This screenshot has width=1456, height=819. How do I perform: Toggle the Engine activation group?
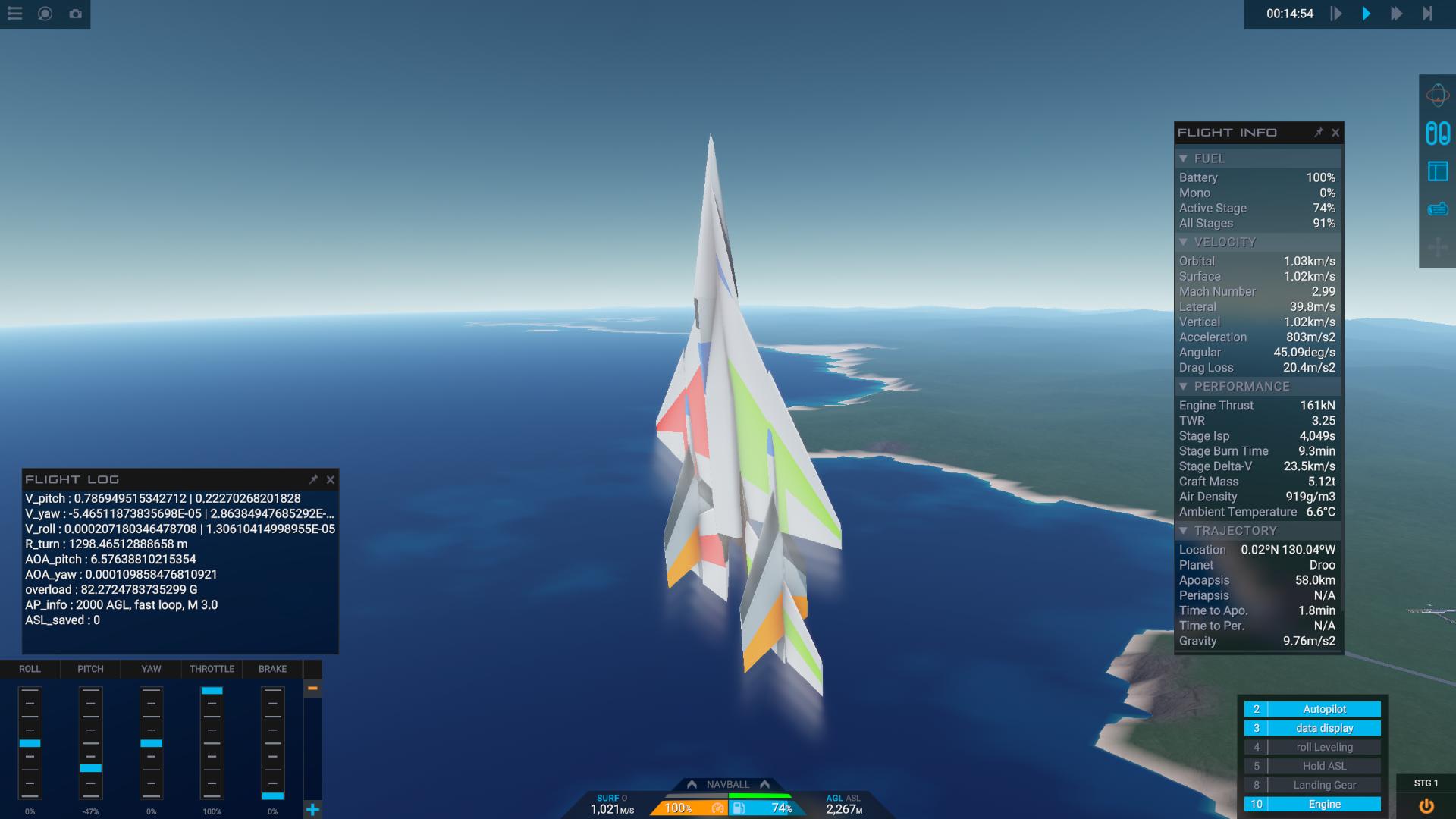click(x=1323, y=804)
